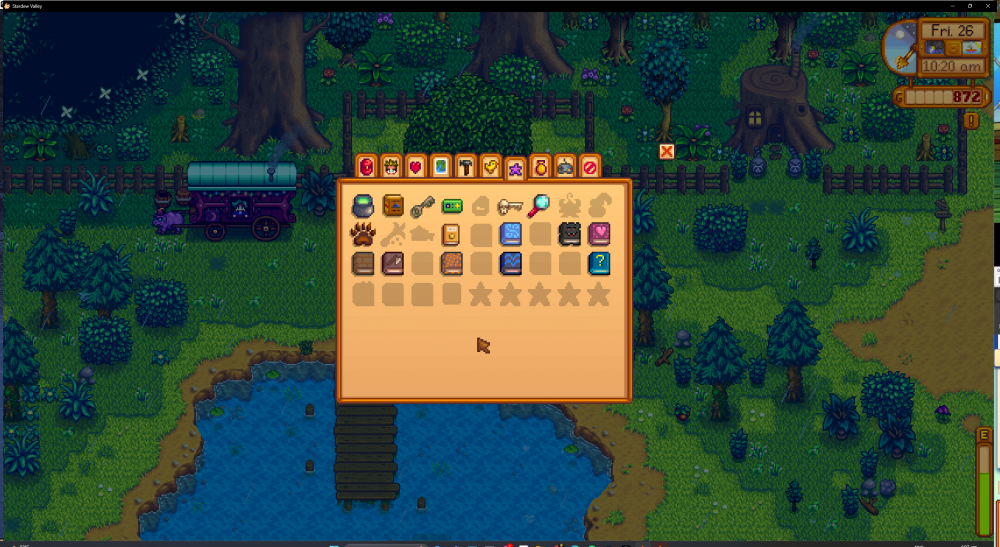The image size is (1000, 547).
Task: Choose the Skull Key icon
Action: pyautogui.click(x=510, y=206)
